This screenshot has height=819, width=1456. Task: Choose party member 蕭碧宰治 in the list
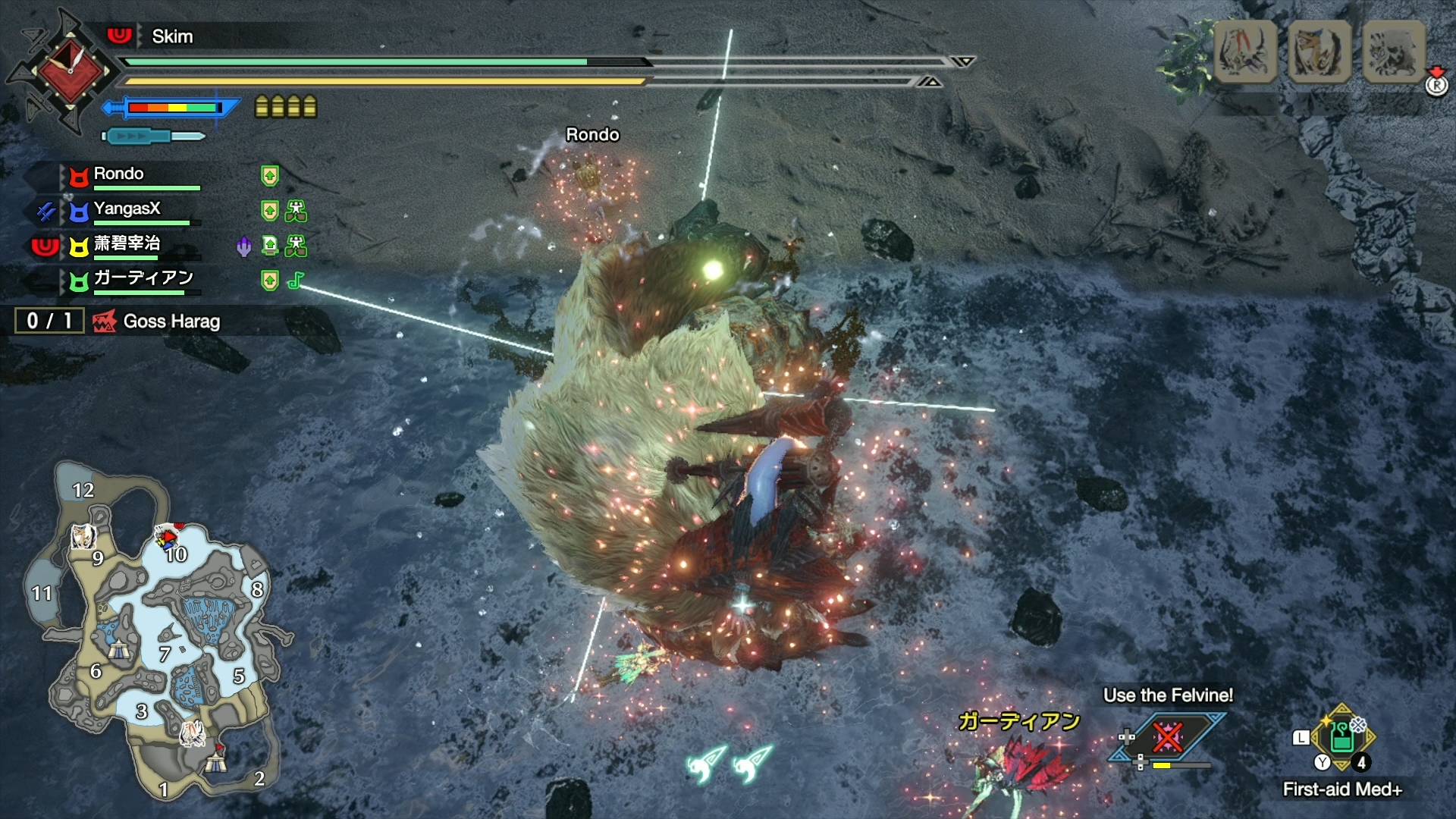tap(127, 244)
